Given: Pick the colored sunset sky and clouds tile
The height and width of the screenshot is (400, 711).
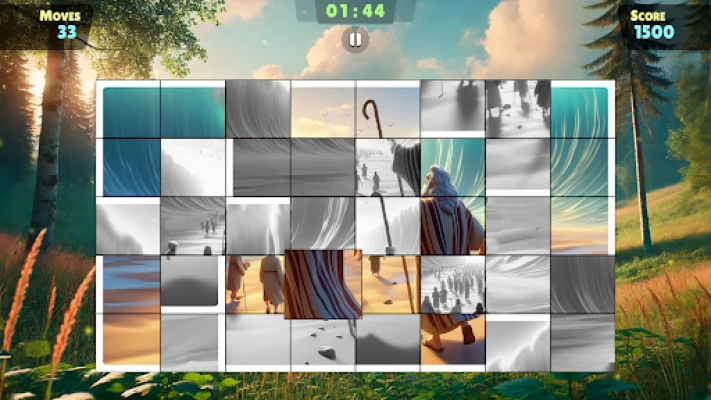Looking at the screenshot, I should coord(323,109).
